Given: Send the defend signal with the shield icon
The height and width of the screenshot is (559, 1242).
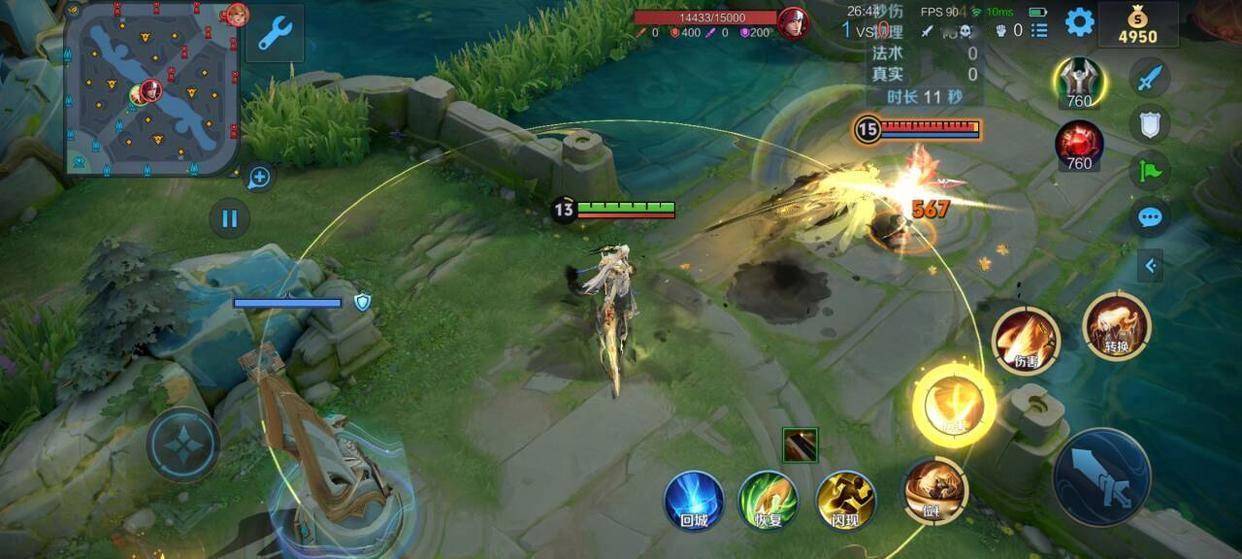Looking at the screenshot, I should pos(1149,124).
